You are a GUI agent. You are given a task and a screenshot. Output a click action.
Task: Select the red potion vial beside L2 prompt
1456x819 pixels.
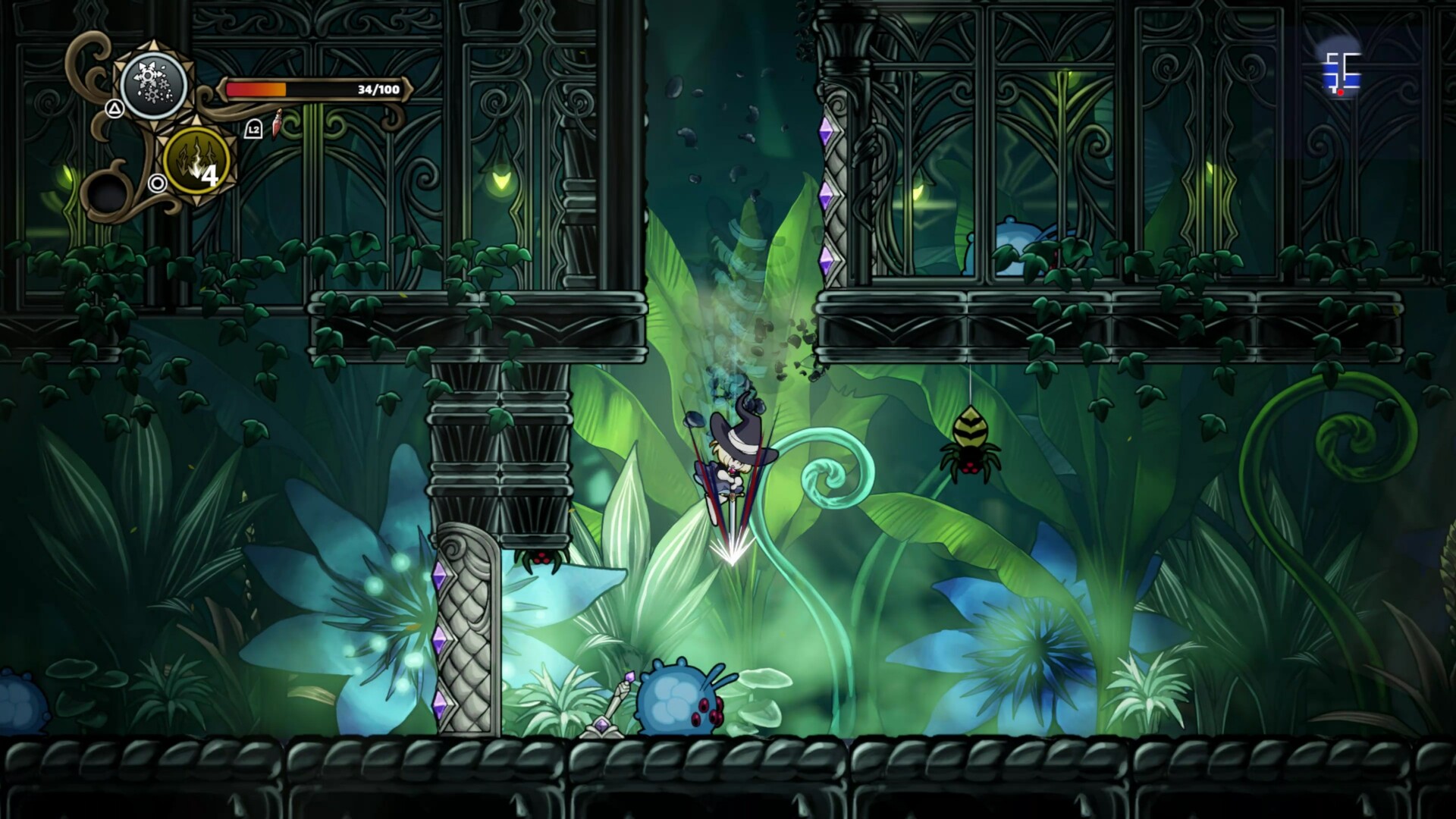pos(276,123)
